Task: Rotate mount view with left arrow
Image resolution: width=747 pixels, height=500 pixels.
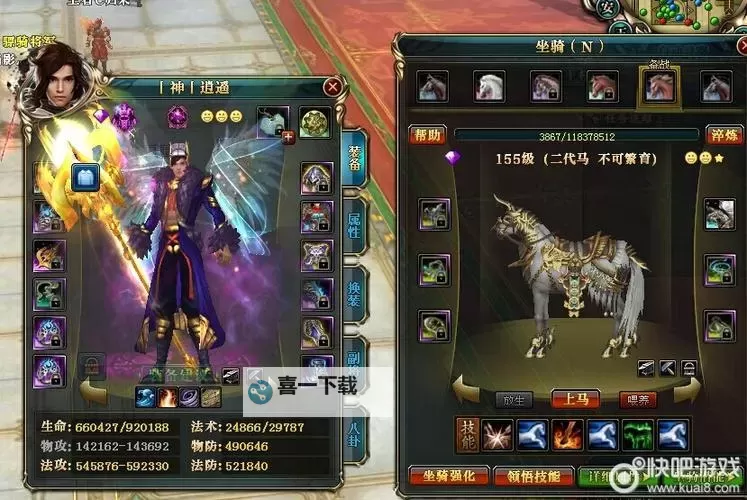Action: (466, 389)
